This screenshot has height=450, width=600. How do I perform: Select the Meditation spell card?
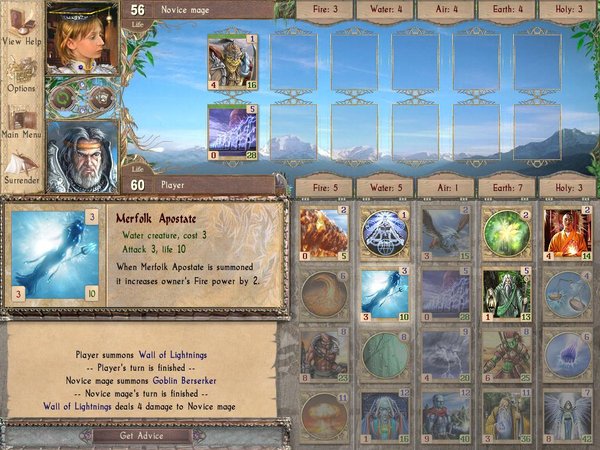click(384, 234)
